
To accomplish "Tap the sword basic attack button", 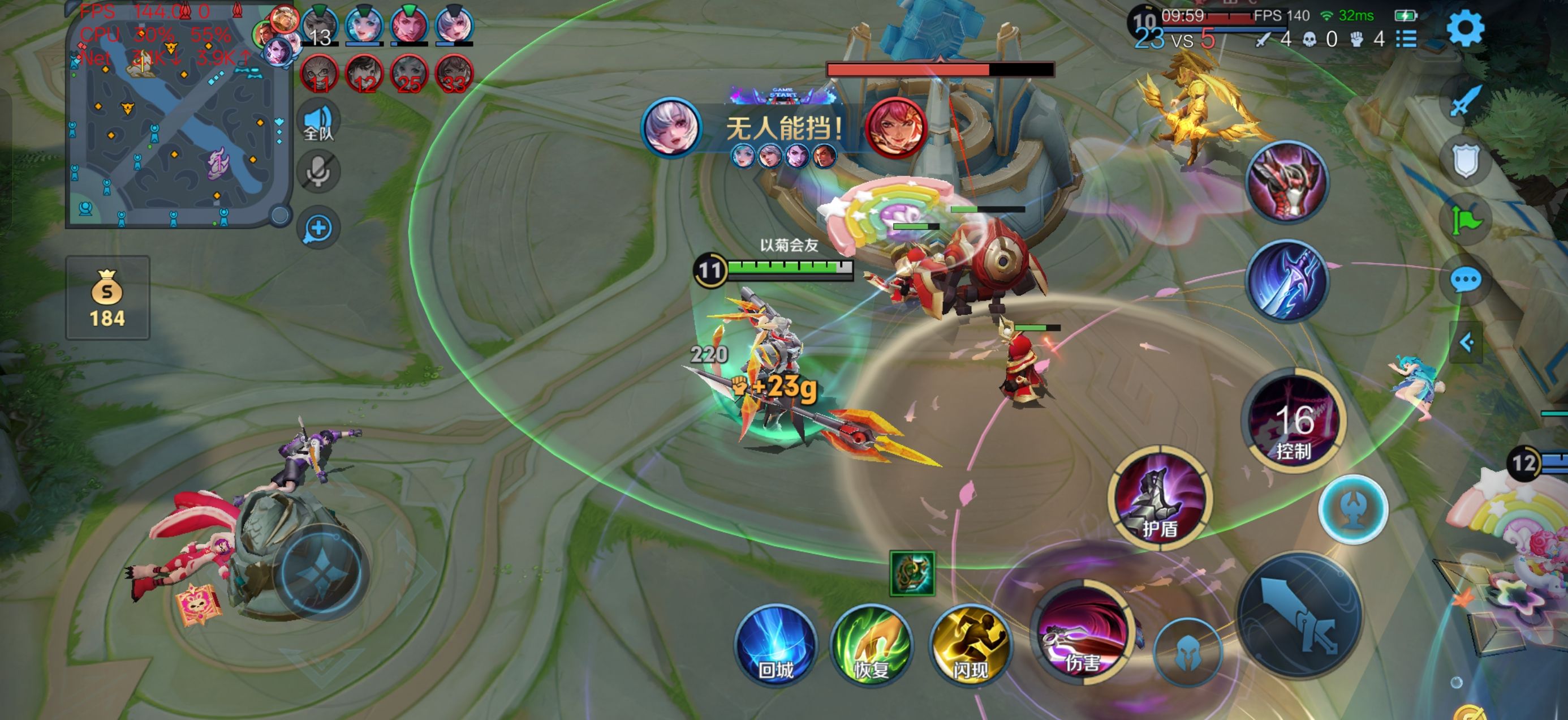I will [x=1300, y=615].
